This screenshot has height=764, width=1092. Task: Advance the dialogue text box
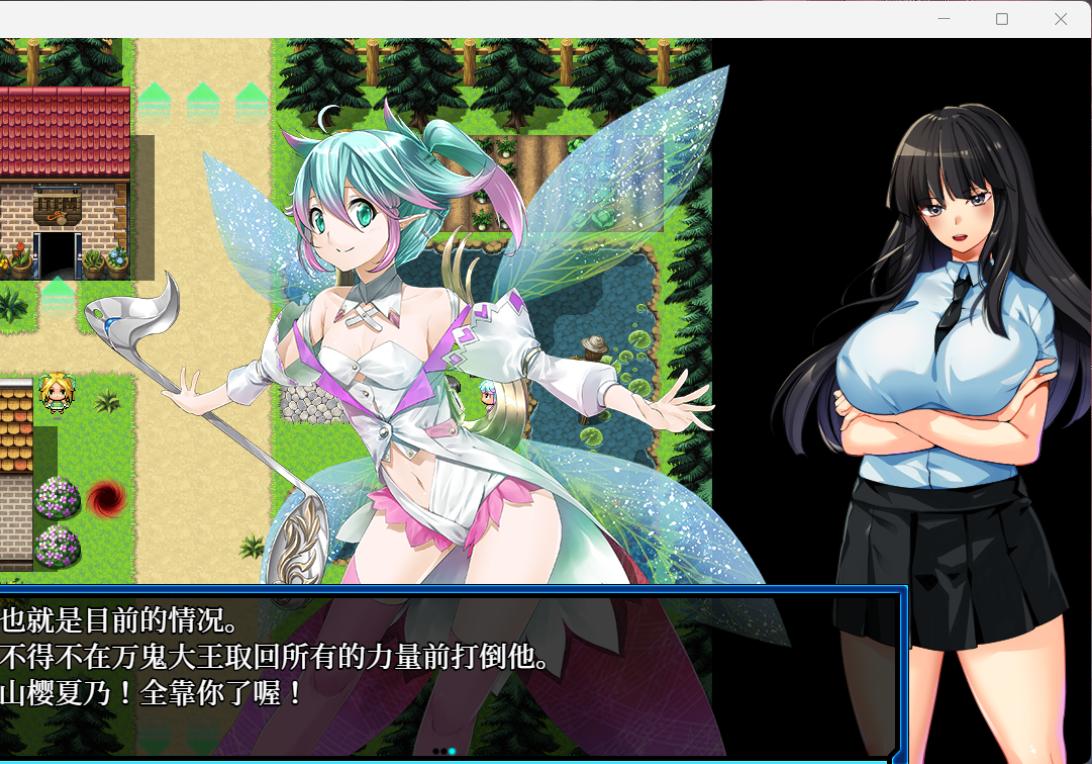[x=450, y=670]
